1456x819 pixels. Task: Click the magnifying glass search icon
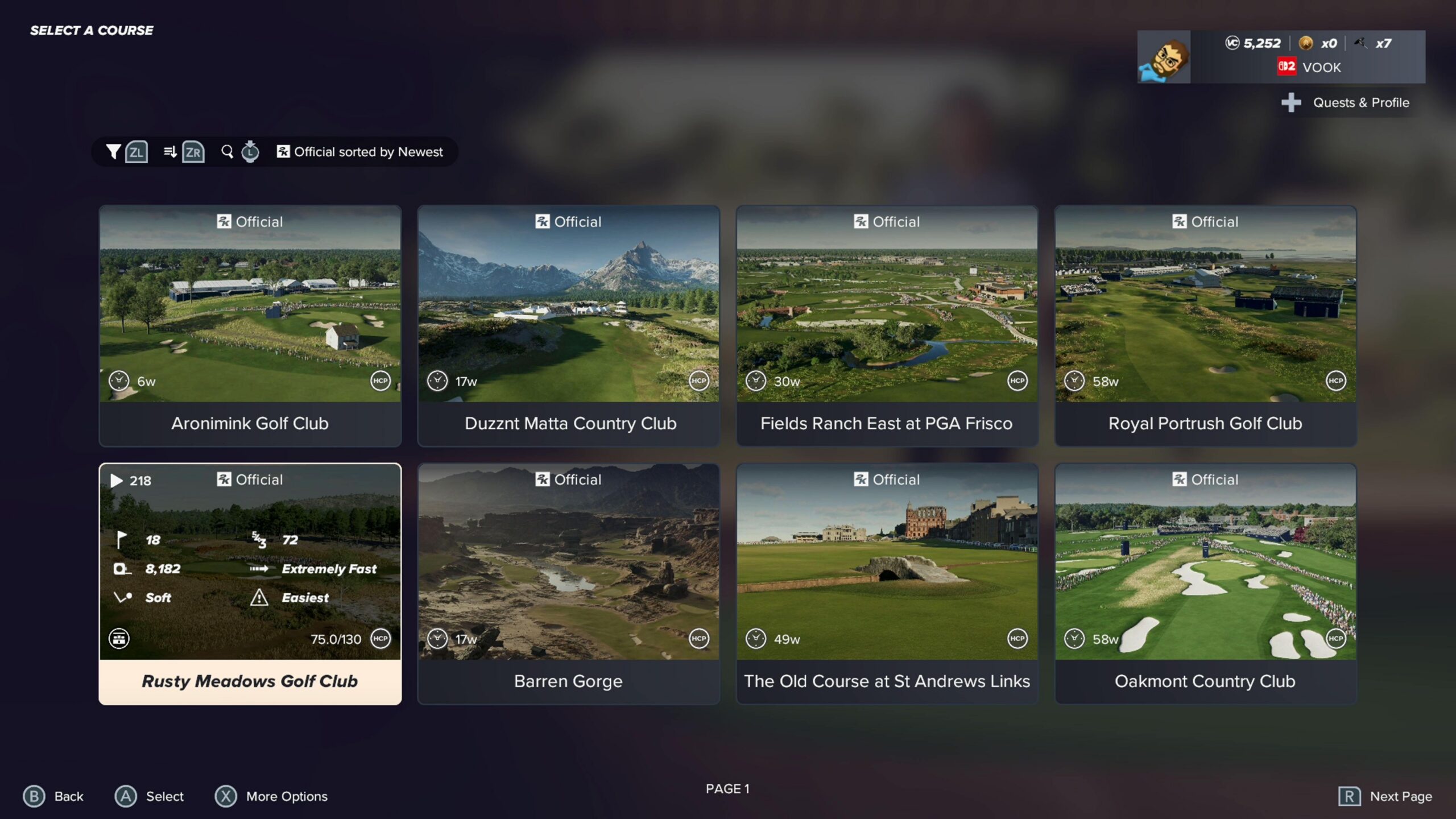227,152
